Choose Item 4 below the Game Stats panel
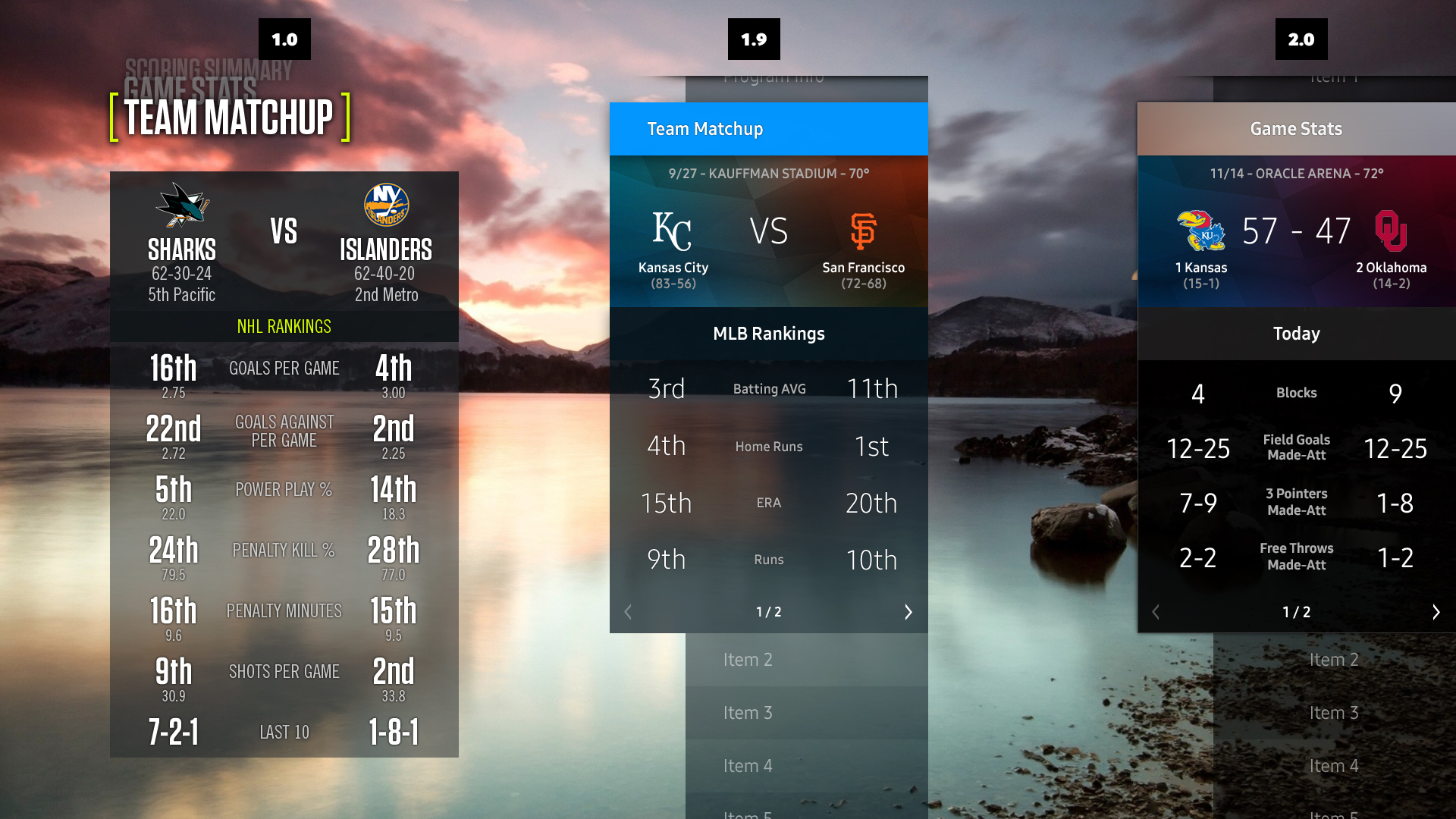Screen dimensions: 1456x819 pyautogui.click(x=1334, y=766)
